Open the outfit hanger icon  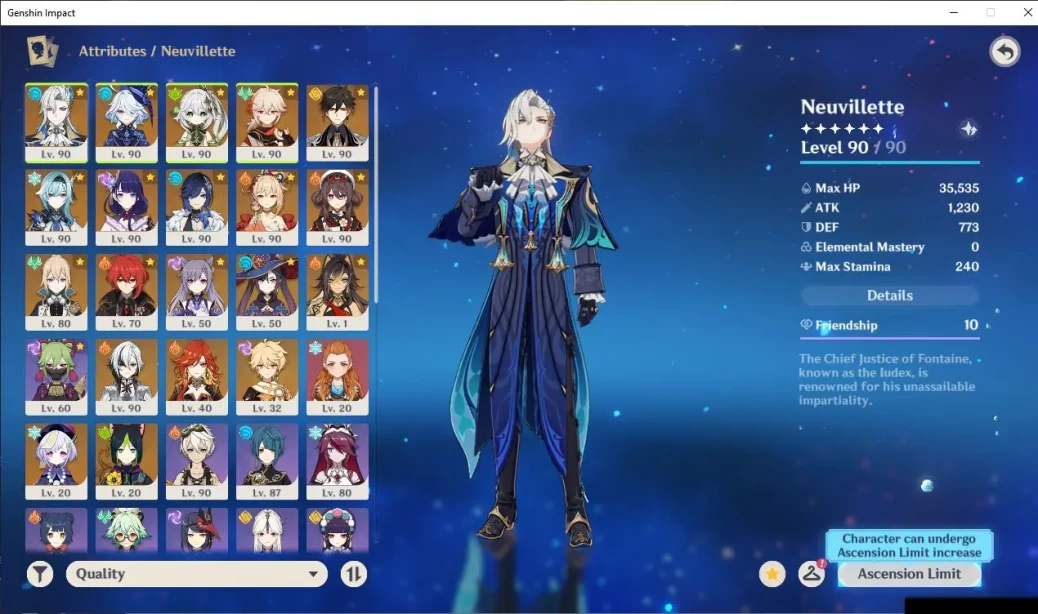(x=811, y=574)
